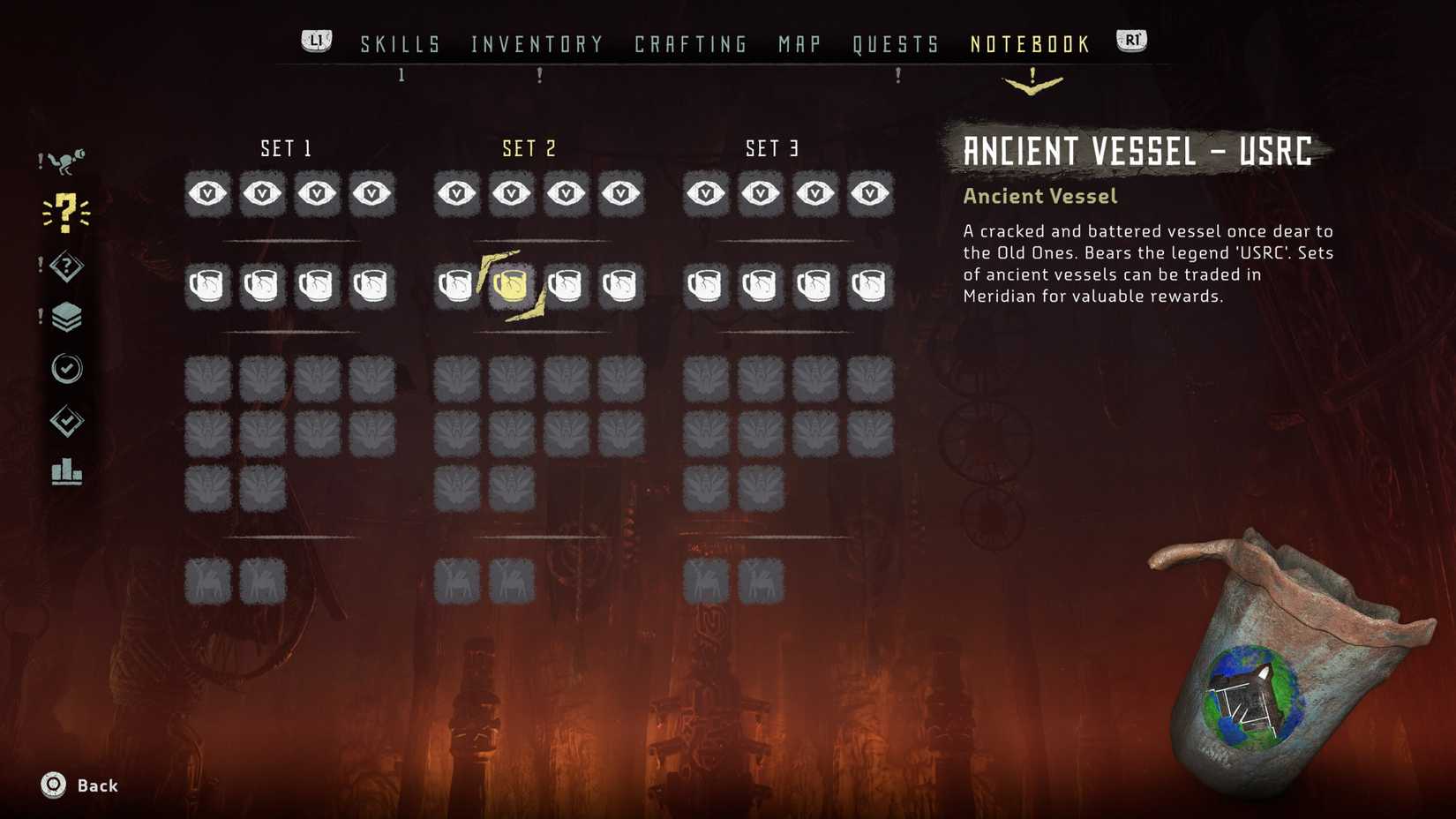Screen dimensions: 1456x819
Task: Switch to the SKILLS tab
Action: point(400,43)
